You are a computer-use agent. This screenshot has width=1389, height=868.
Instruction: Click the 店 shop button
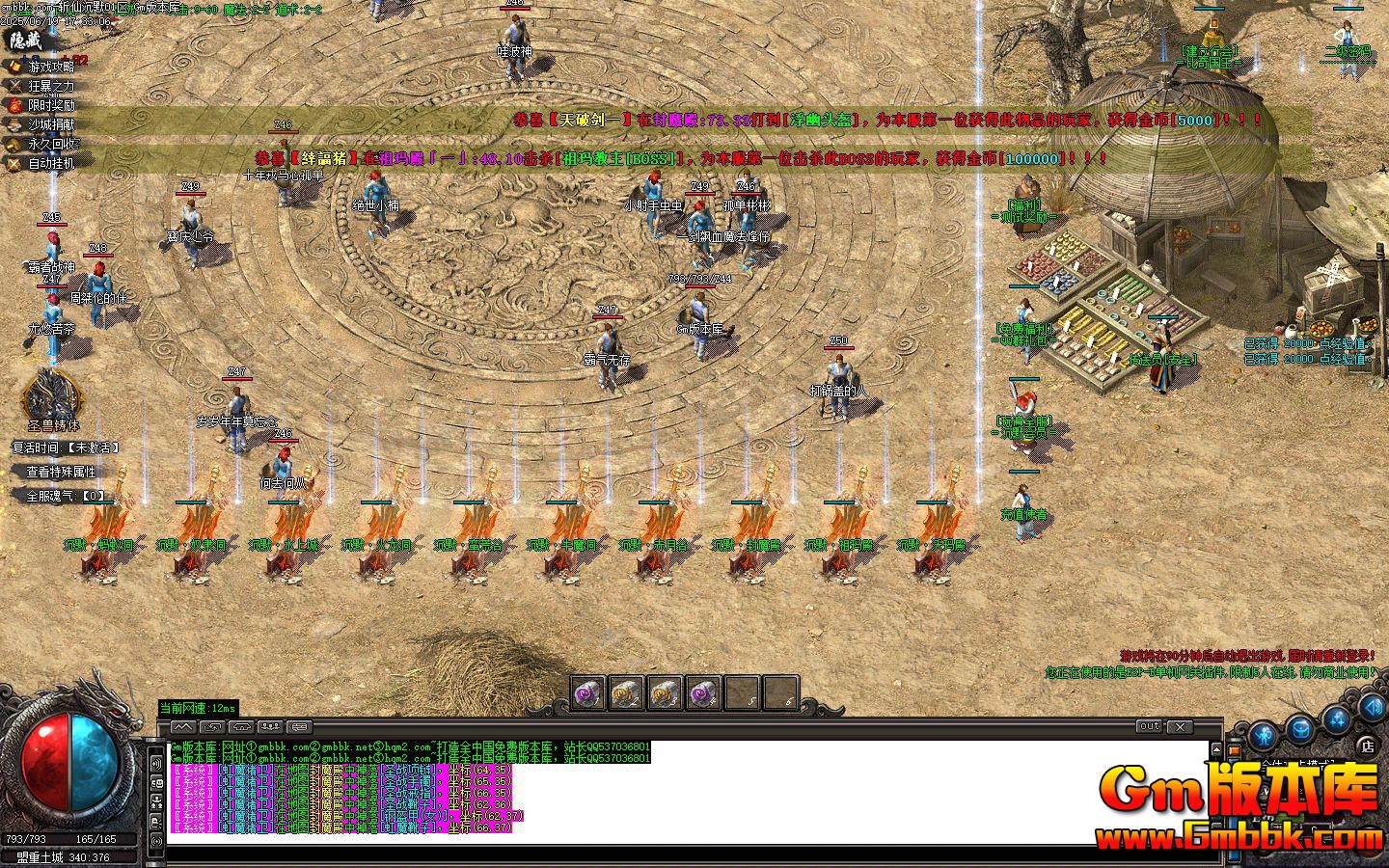pyautogui.click(x=1367, y=746)
